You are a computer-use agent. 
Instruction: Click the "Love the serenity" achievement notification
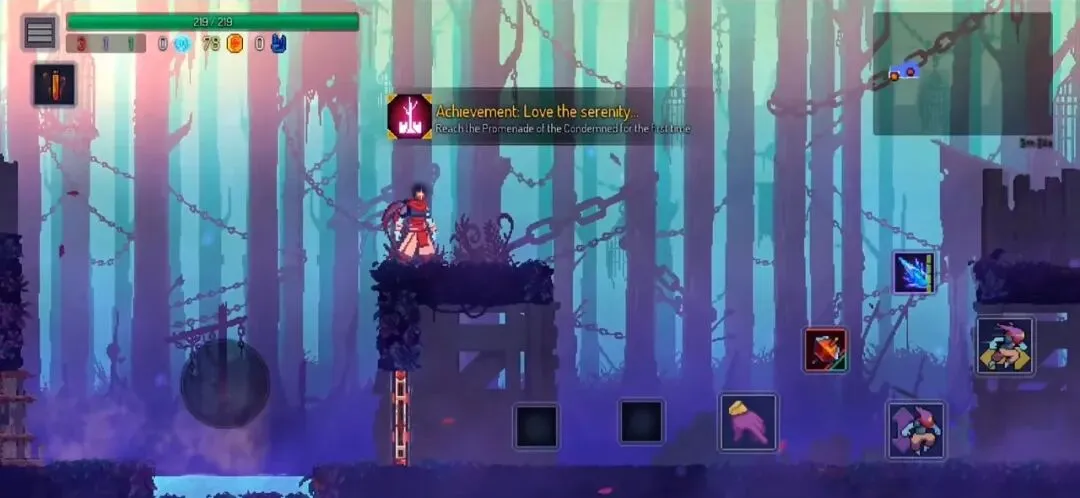[x=538, y=117]
